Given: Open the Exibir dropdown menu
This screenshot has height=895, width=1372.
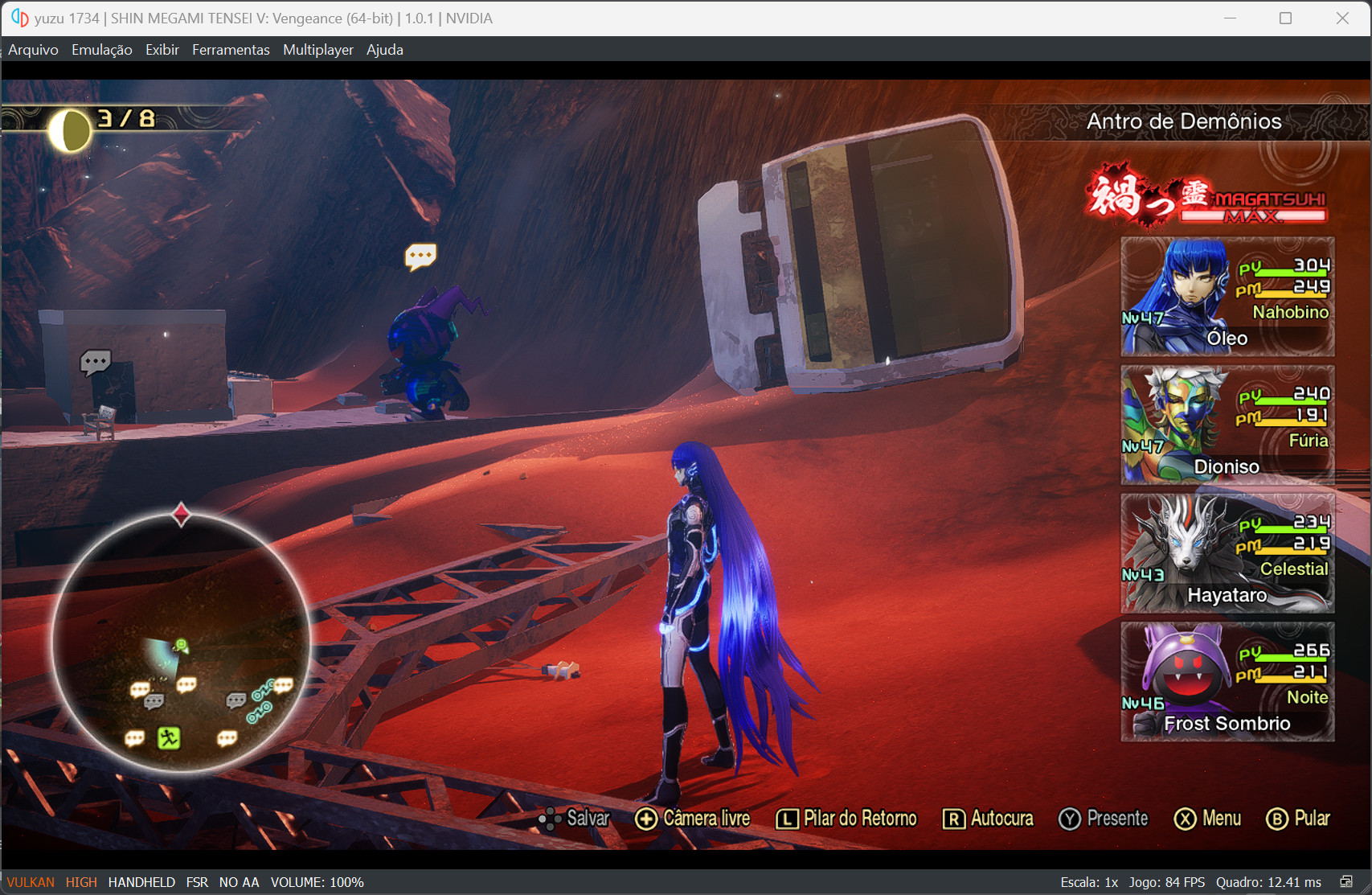Looking at the screenshot, I should click(162, 49).
